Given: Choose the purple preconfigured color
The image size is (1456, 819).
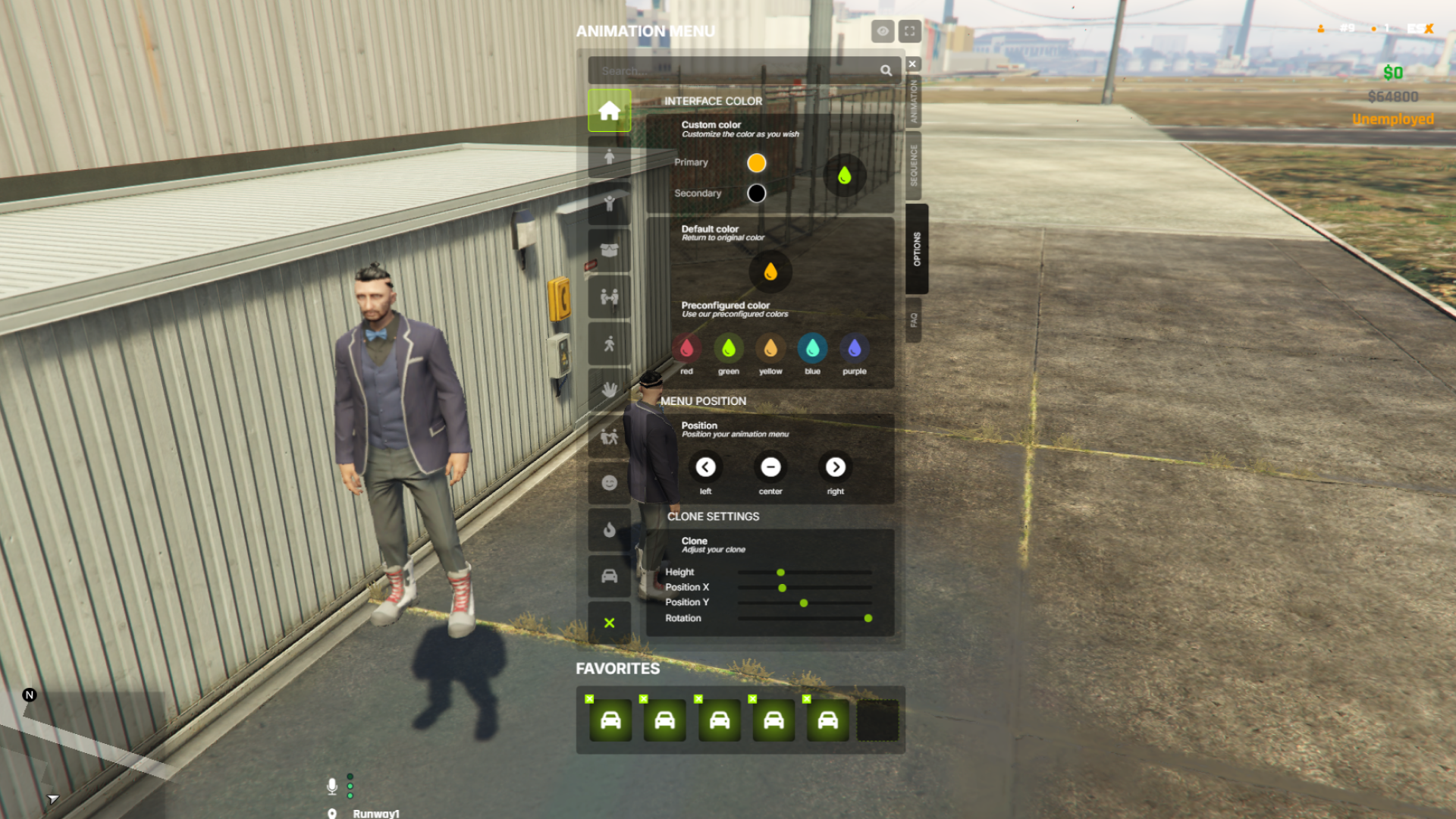Looking at the screenshot, I should click(855, 348).
